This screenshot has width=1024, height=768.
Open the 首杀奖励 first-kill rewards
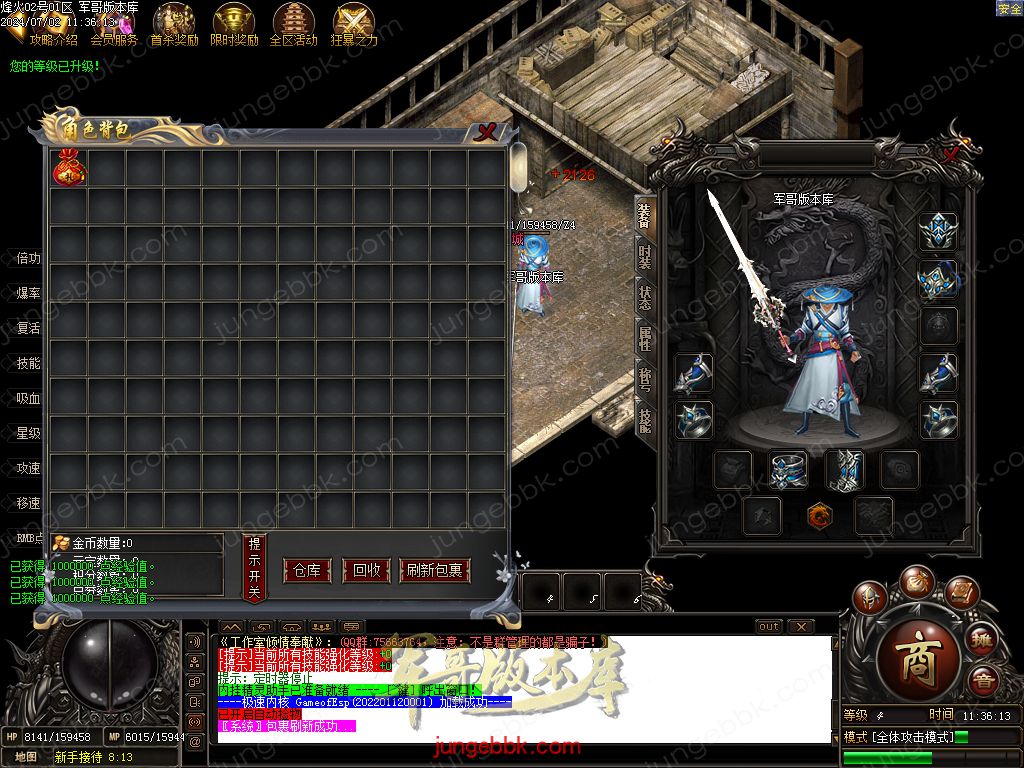pyautogui.click(x=174, y=25)
